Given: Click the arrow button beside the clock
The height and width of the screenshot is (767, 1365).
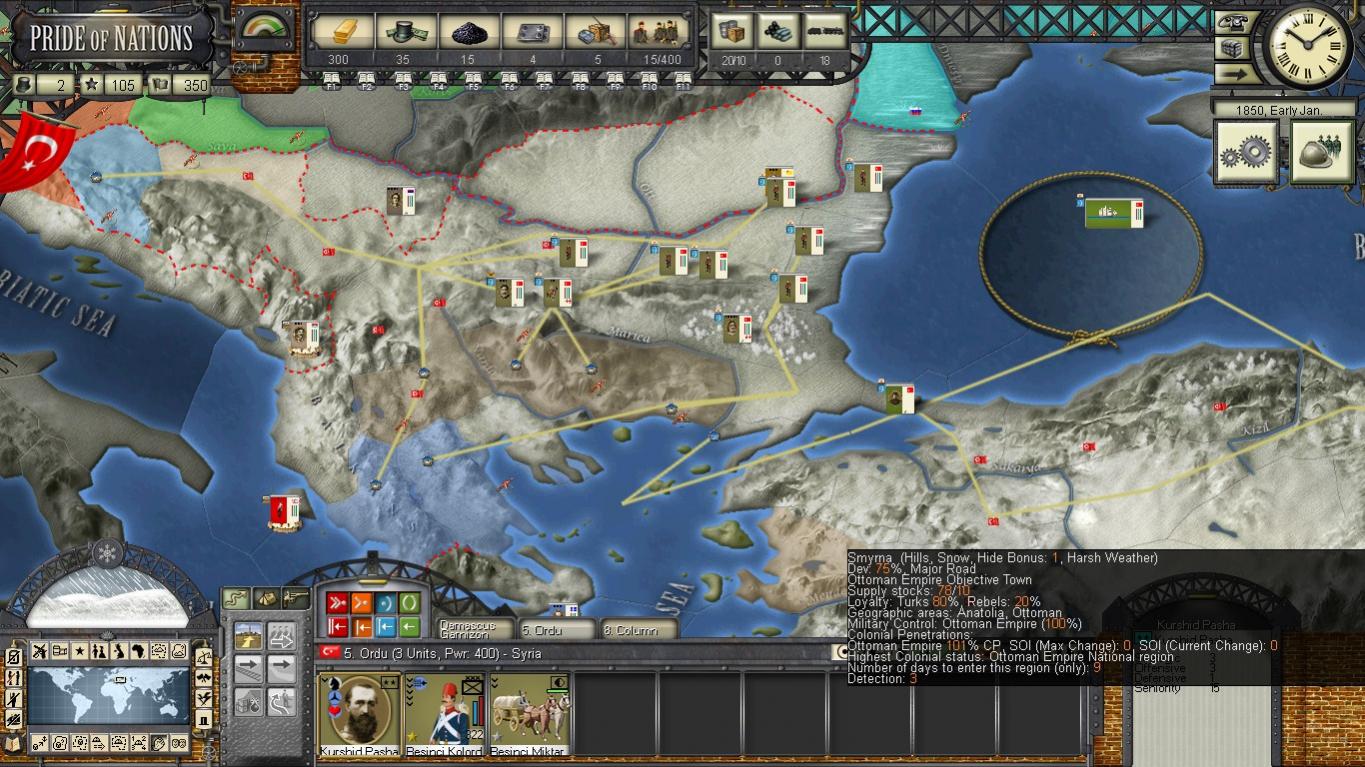Looking at the screenshot, I should (x=1236, y=74).
